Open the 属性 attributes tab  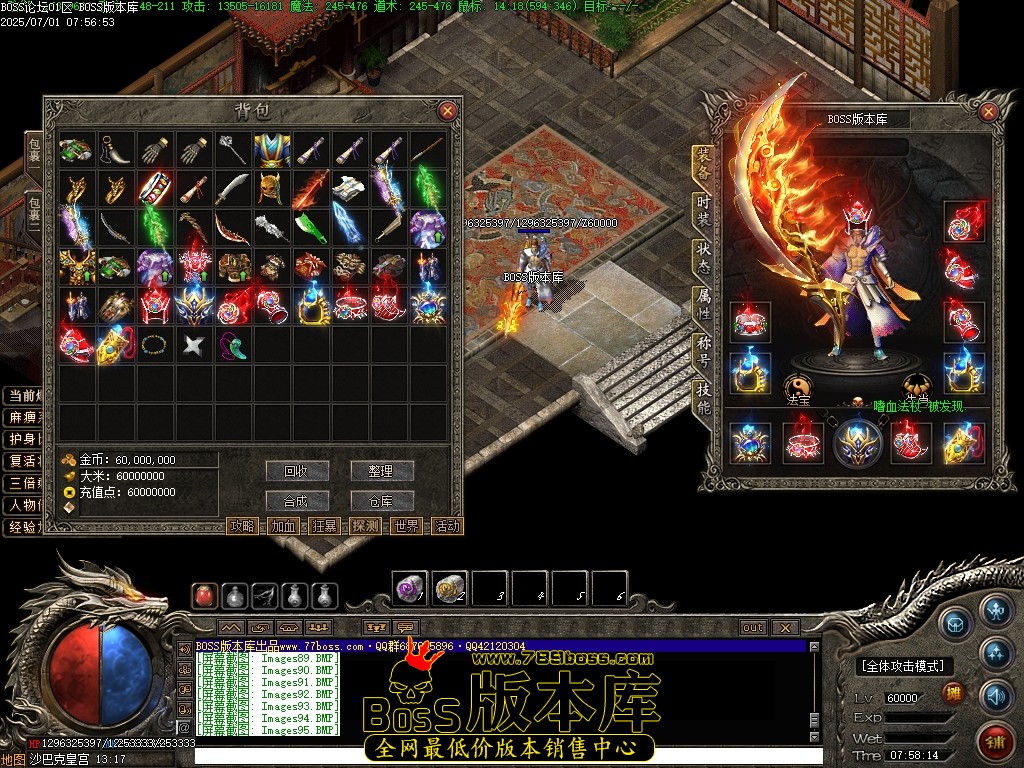click(704, 305)
